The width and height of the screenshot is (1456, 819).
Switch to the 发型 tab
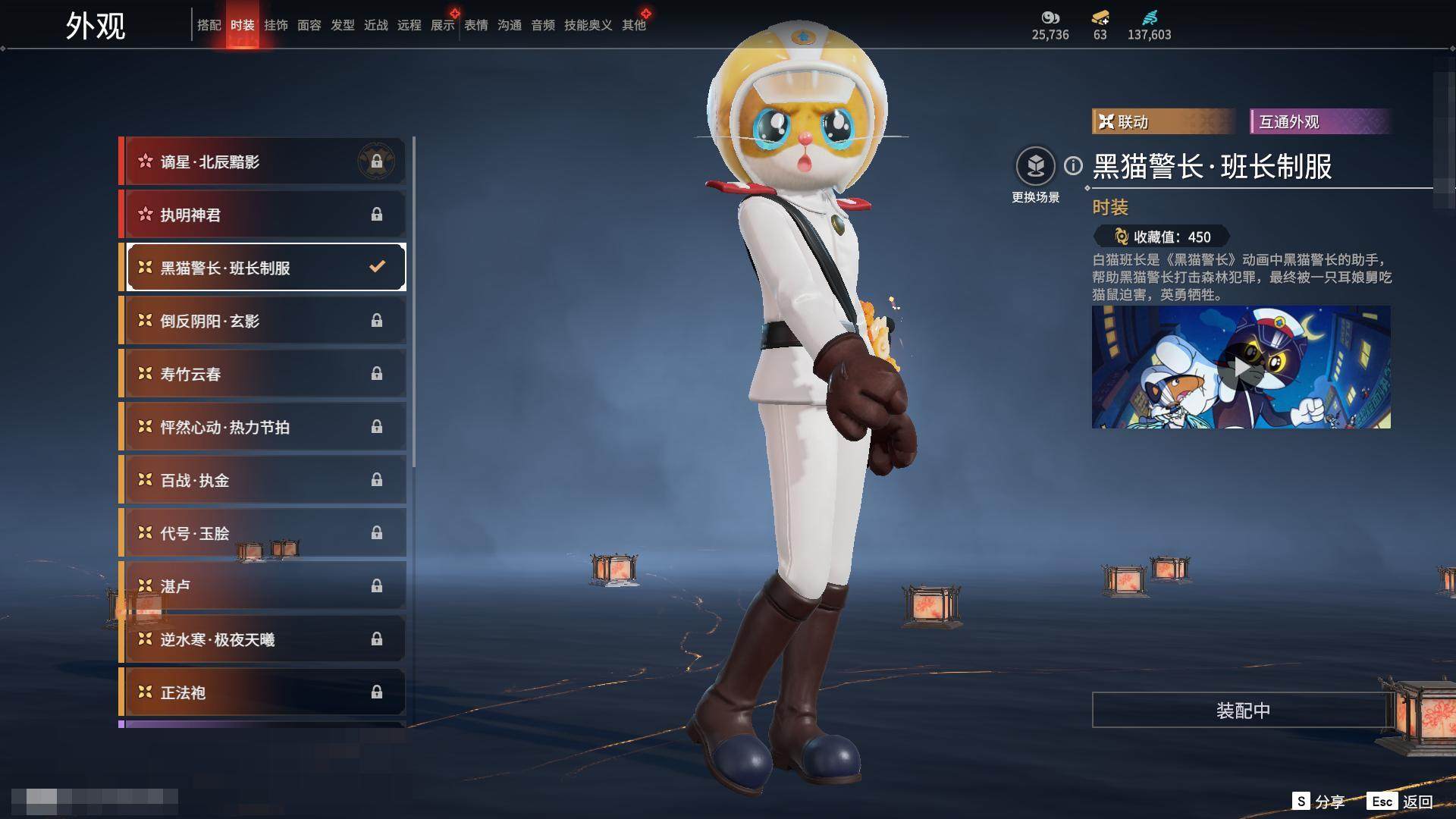pyautogui.click(x=342, y=25)
